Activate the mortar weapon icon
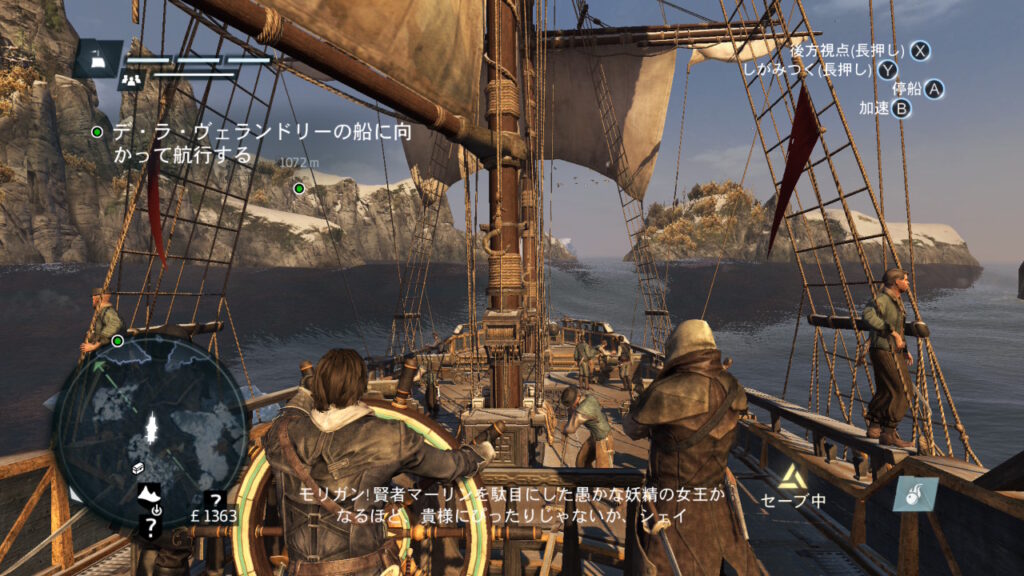This screenshot has height=576, width=1024. pyautogui.click(x=915, y=494)
